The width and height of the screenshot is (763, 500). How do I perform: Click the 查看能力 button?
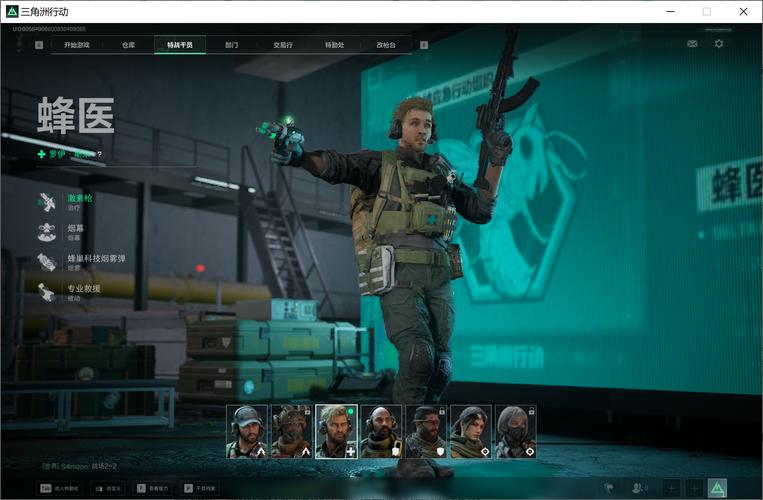tap(153, 488)
